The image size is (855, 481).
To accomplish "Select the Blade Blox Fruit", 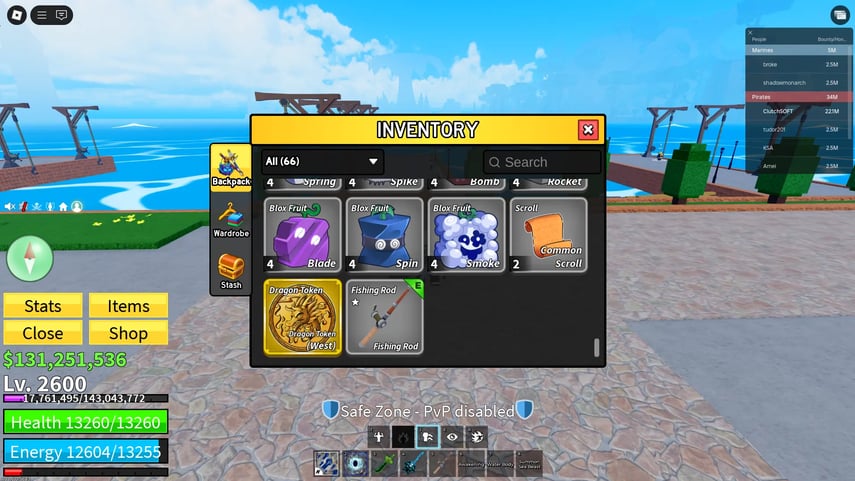I will coord(303,235).
